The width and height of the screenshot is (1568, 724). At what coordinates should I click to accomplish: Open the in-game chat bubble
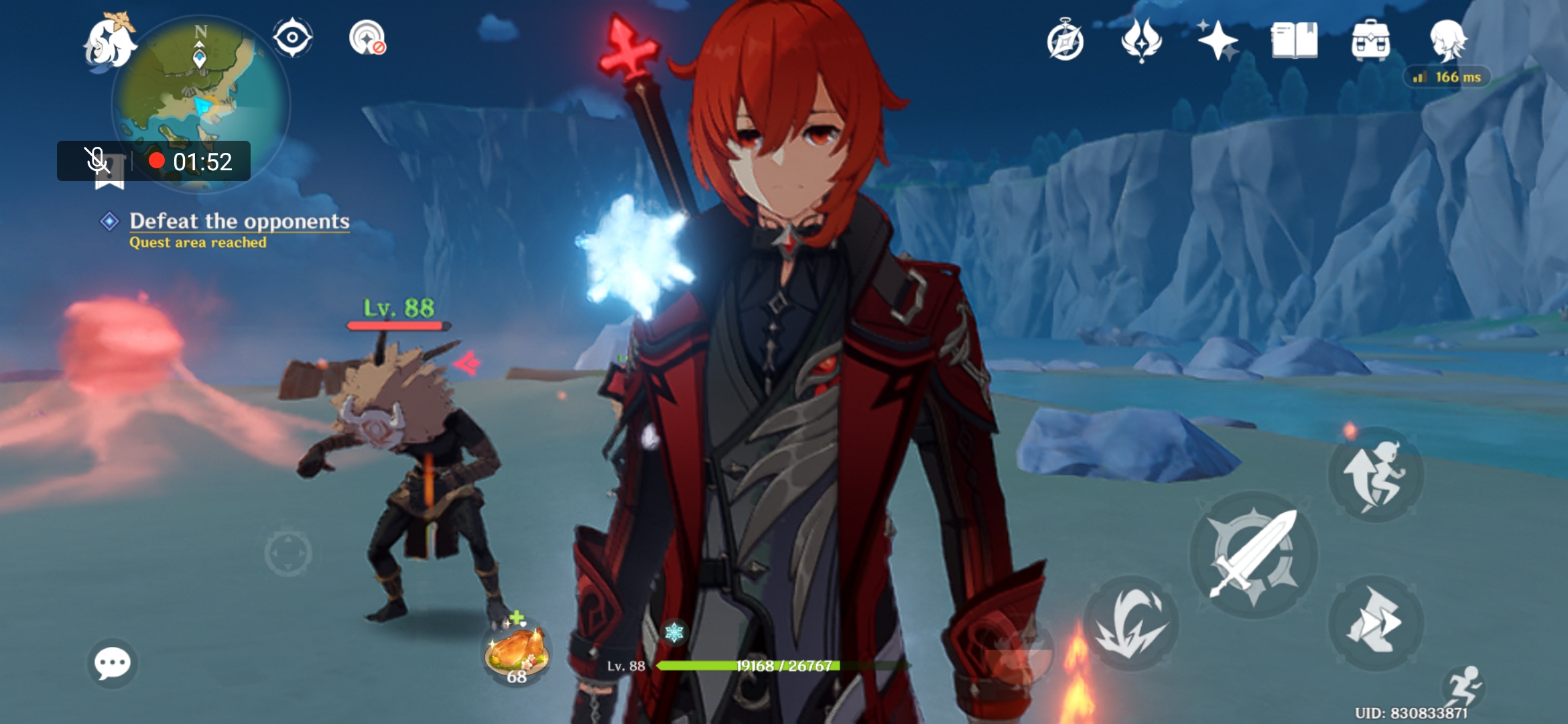tap(114, 664)
